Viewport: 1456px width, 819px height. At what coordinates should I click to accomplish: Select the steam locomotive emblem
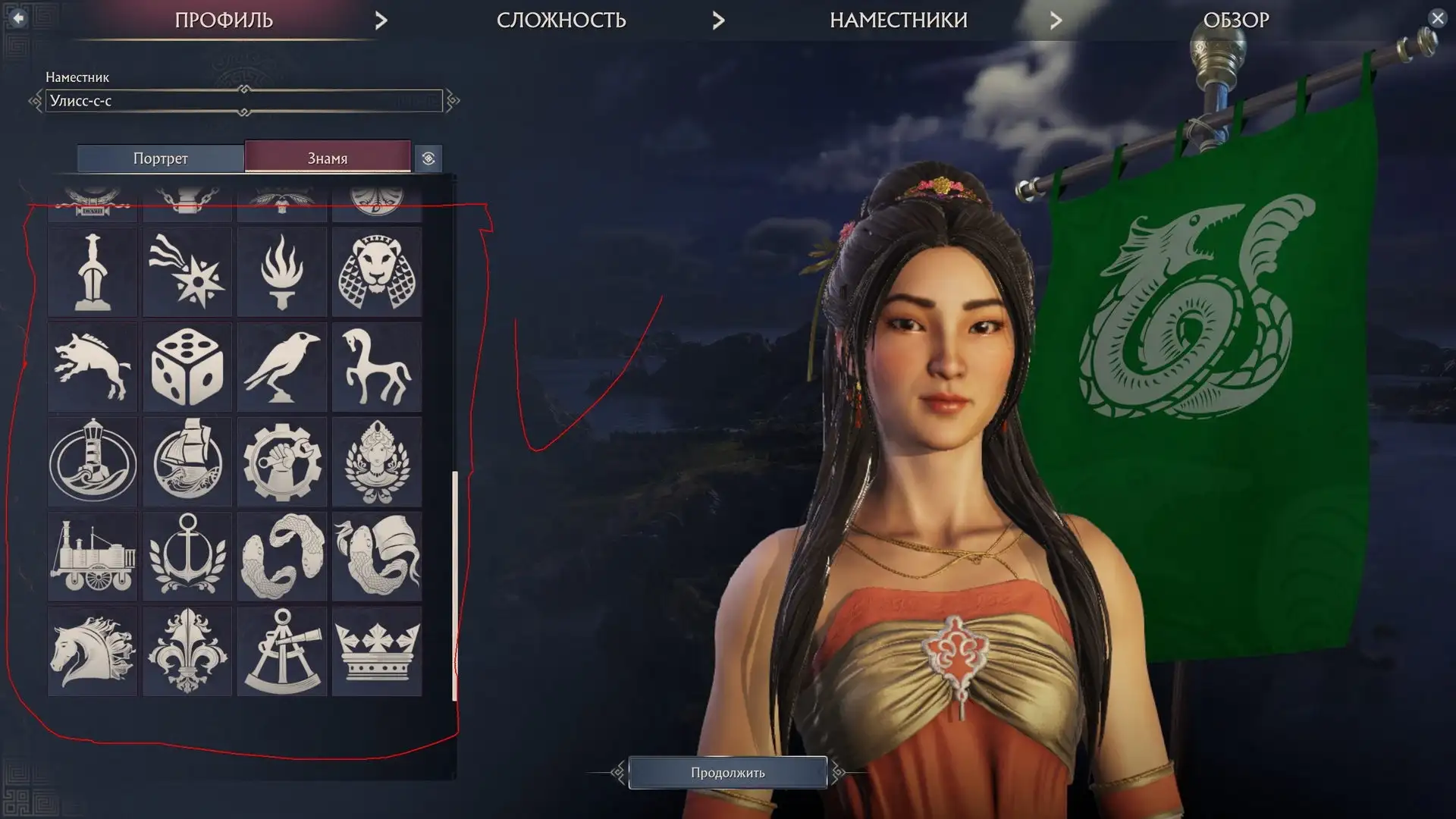coord(93,557)
